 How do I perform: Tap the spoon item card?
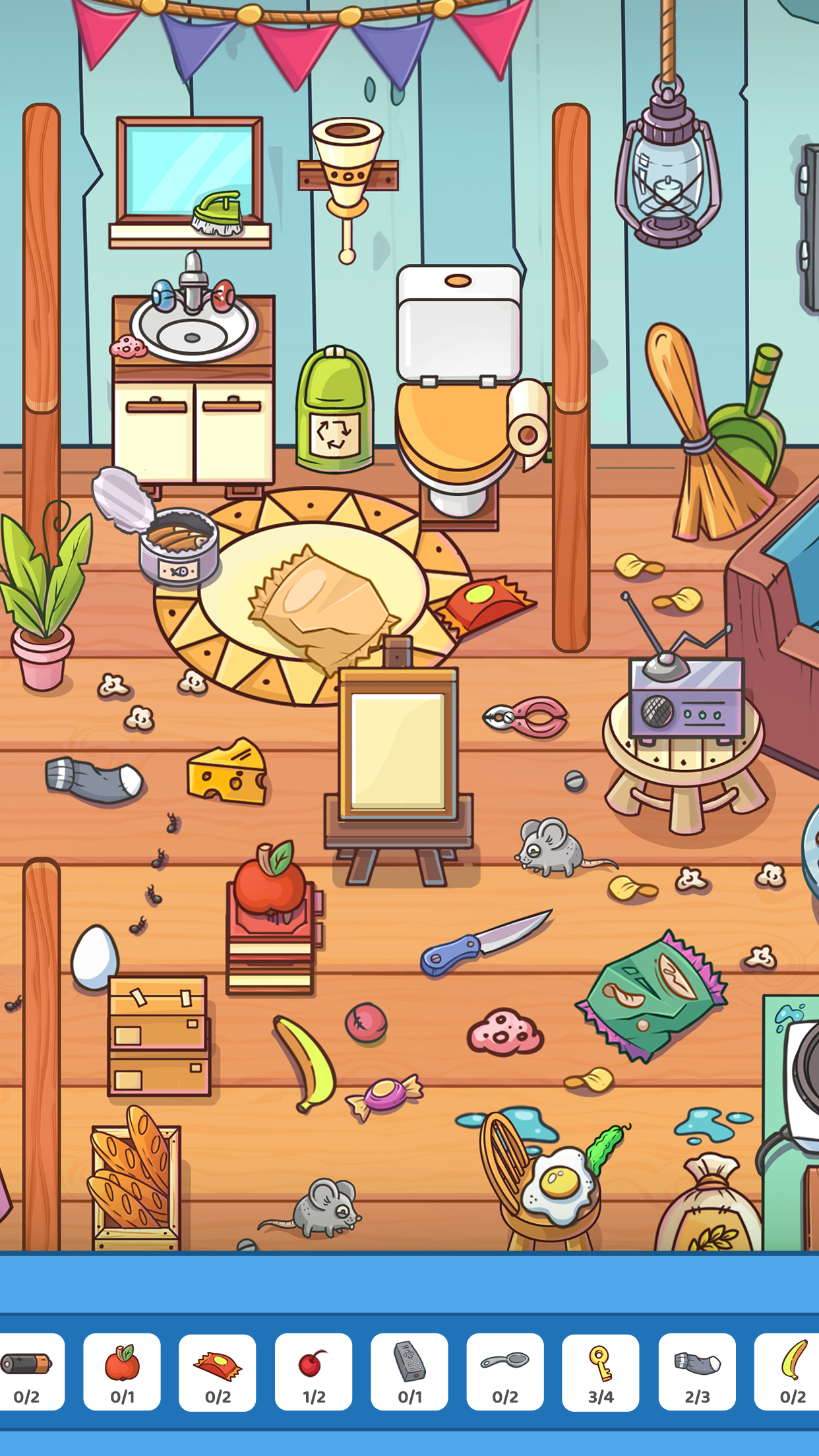pos(505,1372)
